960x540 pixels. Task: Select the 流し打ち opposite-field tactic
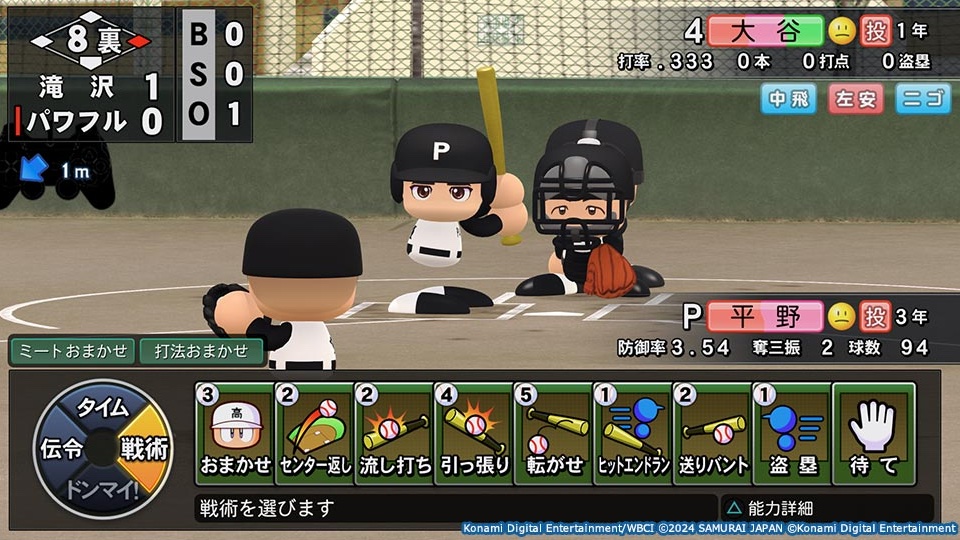point(394,434)
